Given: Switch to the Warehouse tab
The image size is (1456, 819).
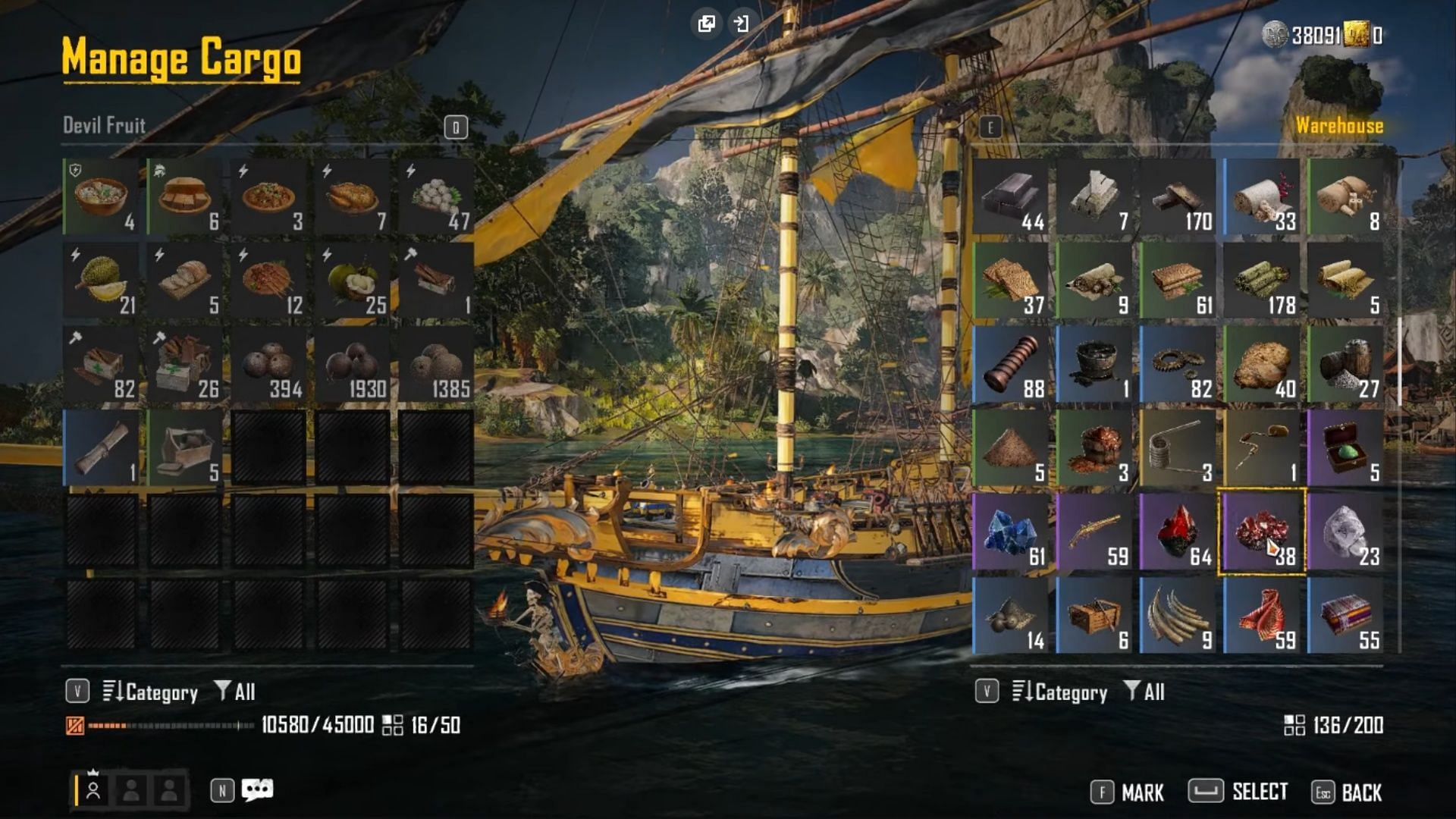Looking at the screenshot, I should click(1338, 126).
